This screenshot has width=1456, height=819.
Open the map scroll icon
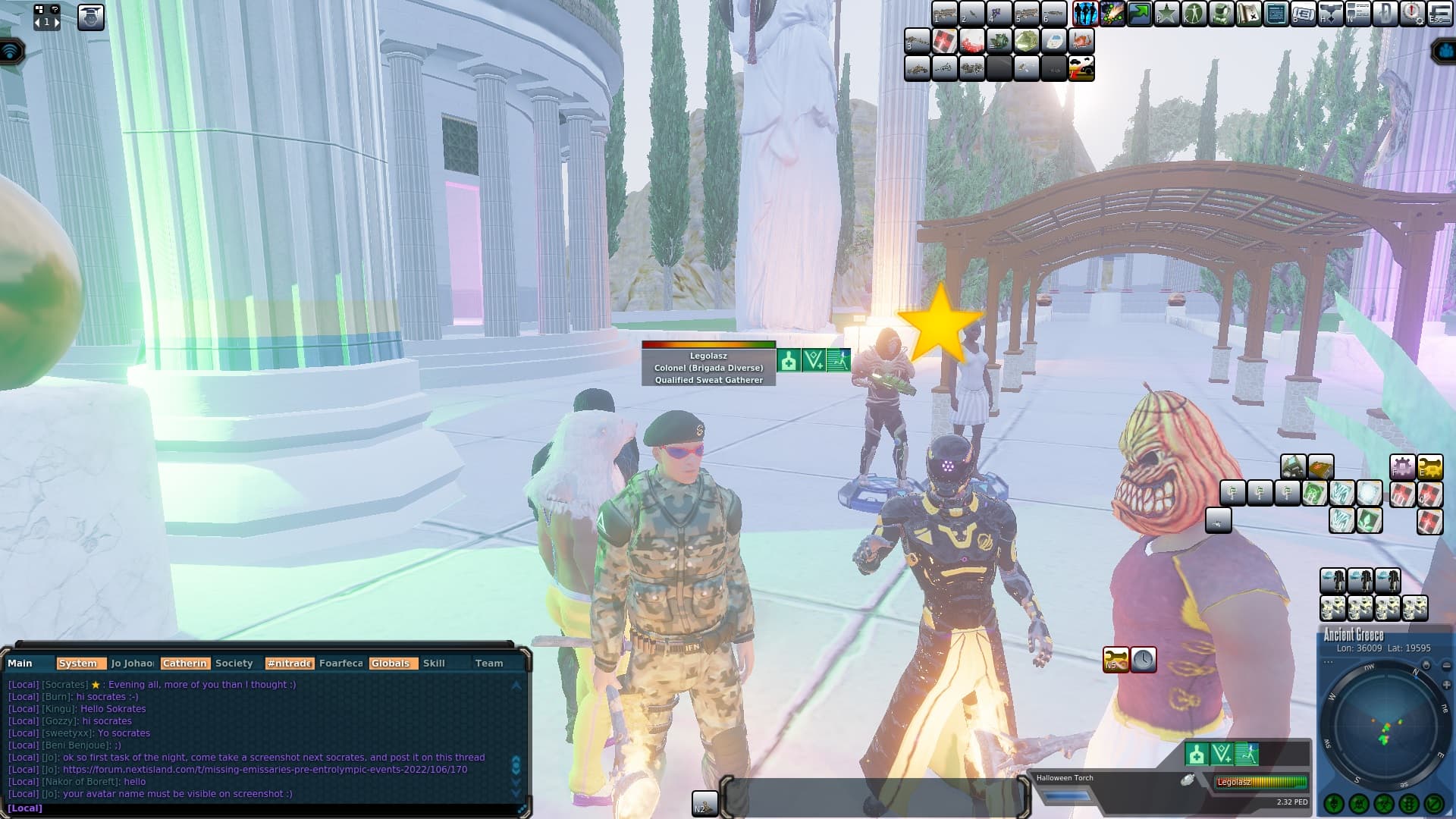coord(1248,14)
